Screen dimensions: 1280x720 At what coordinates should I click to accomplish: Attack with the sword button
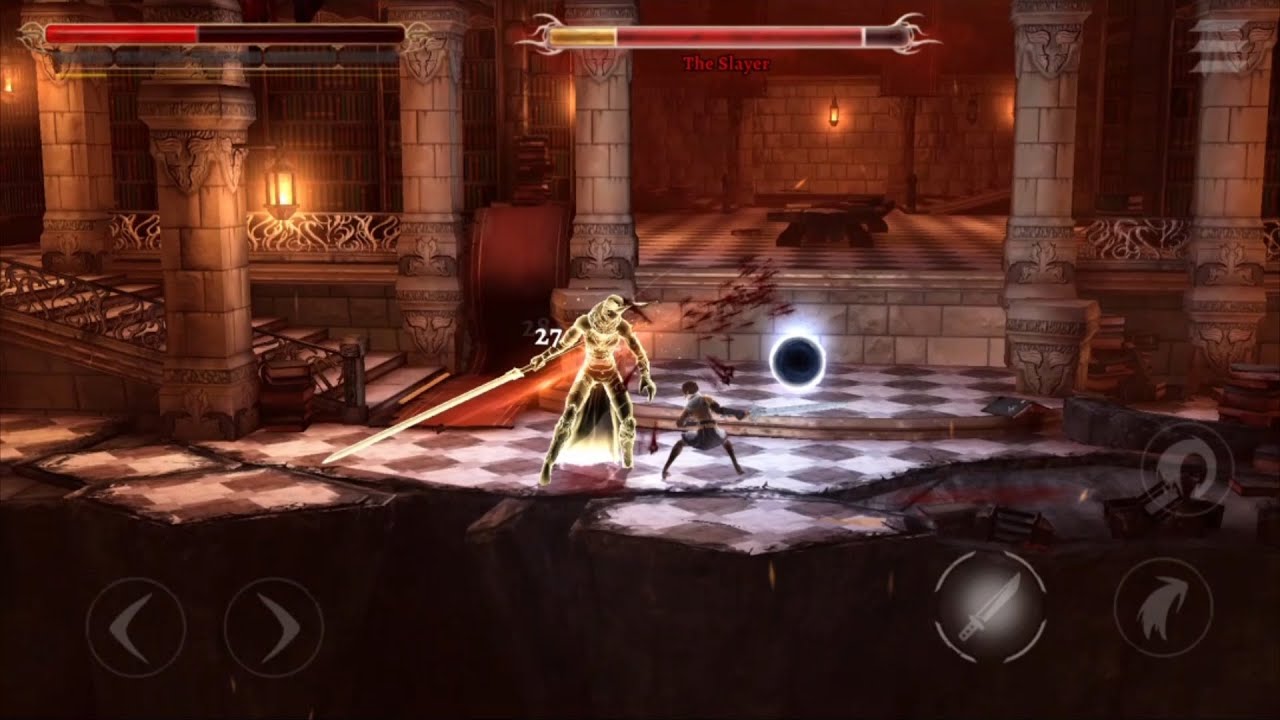coord(989,606)
